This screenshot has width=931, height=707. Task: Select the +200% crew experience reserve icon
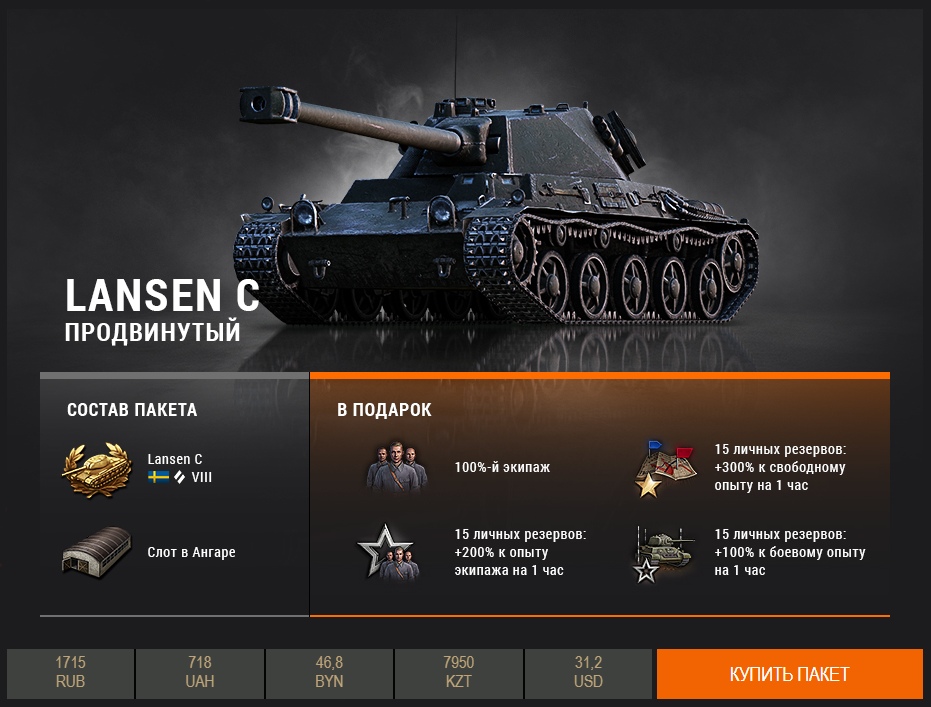pyautogui.click(x=388, y=552)
